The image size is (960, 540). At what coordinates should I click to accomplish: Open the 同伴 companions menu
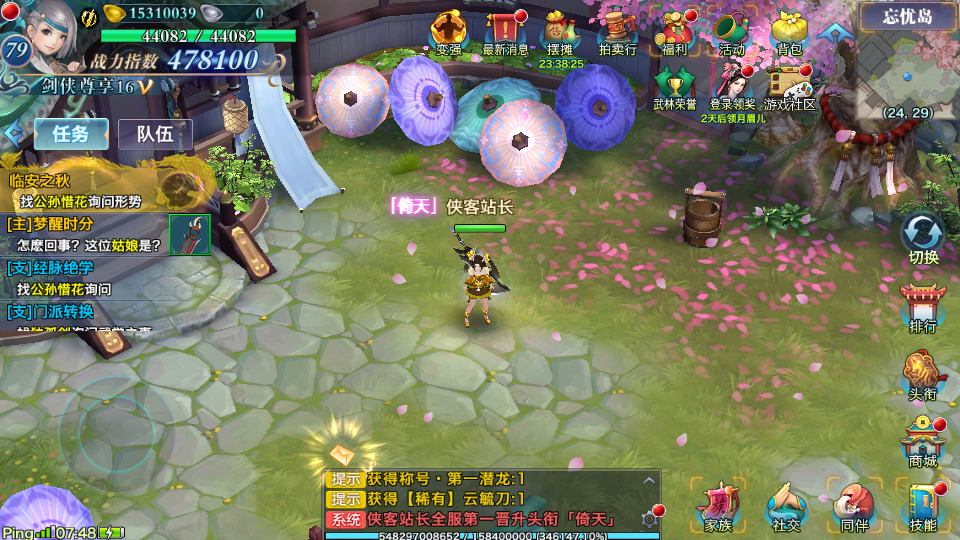853,506
